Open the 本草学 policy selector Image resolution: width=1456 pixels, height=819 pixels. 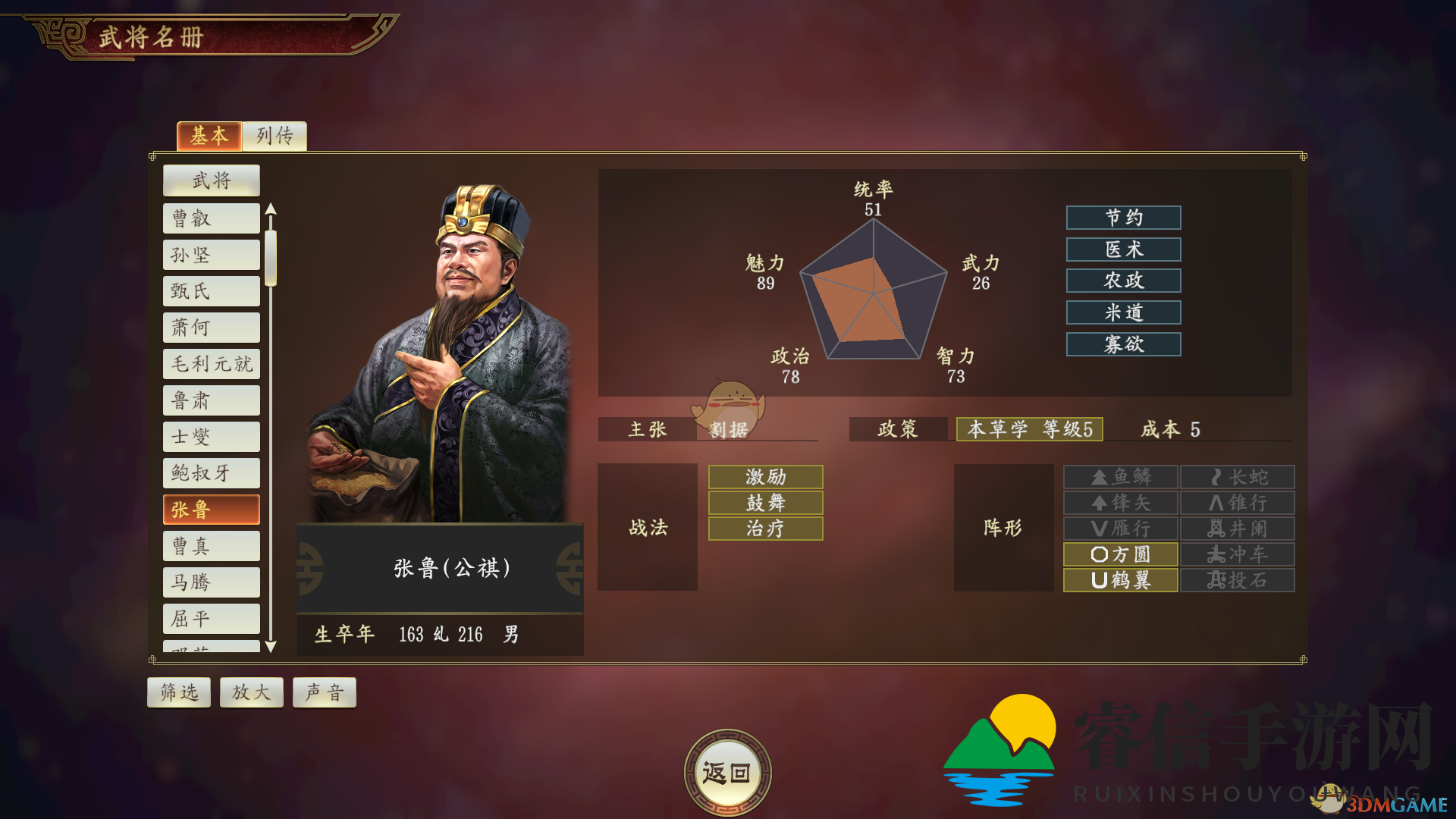pos(1029,429)
